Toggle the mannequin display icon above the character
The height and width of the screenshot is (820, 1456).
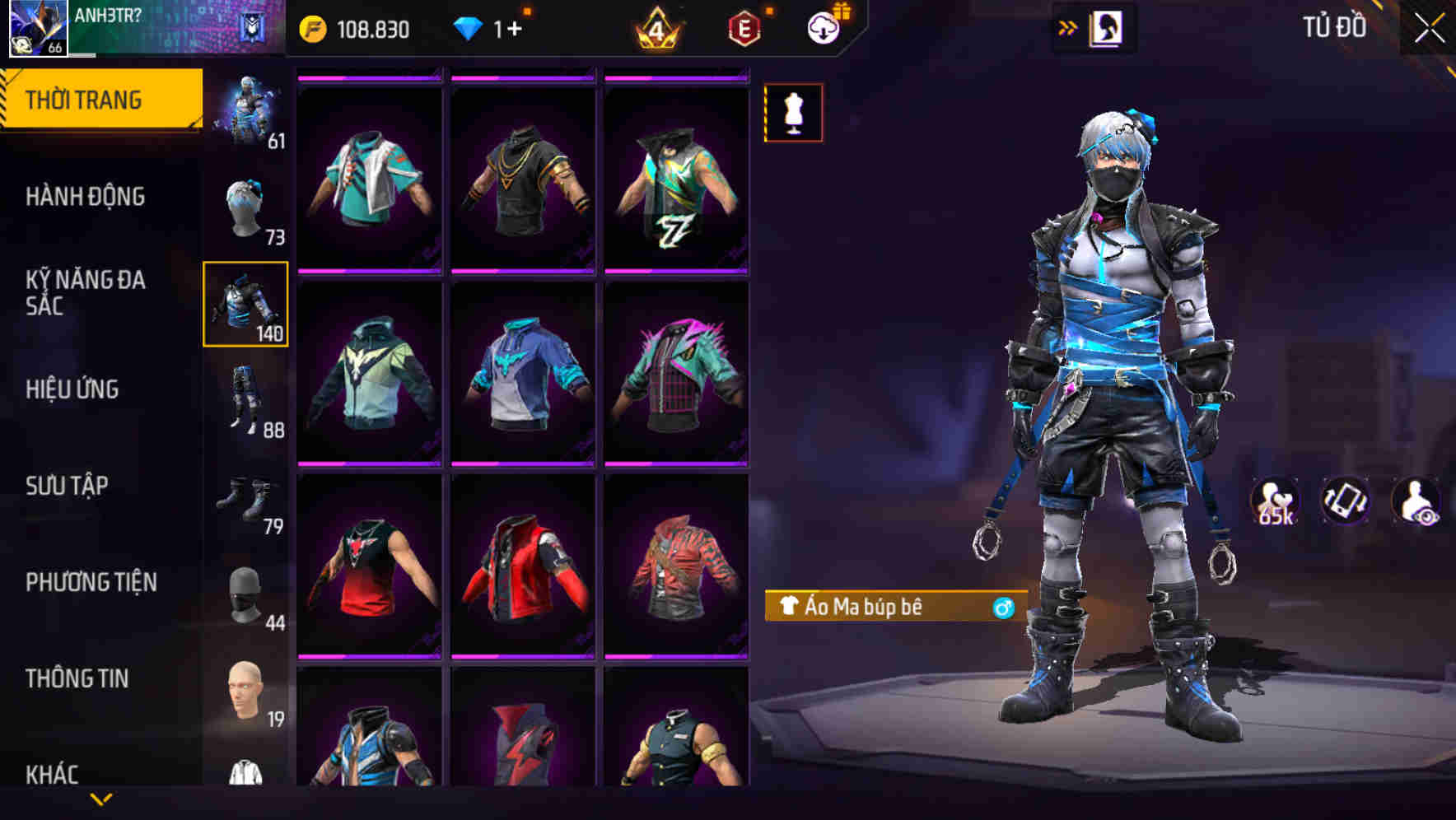[x=793, y=112]
